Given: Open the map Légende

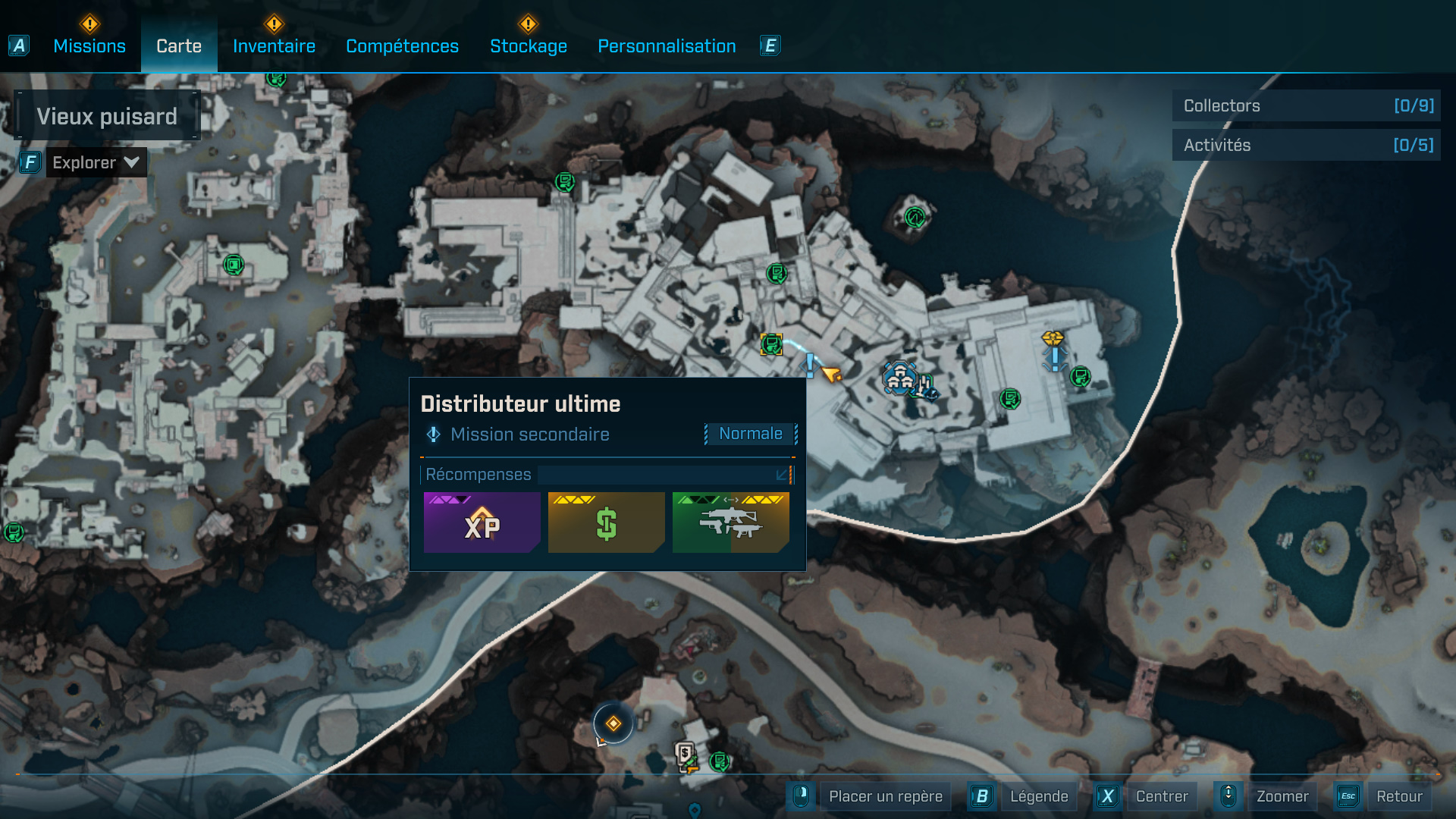Looking at the screenshot, I should coord(1038,796).
